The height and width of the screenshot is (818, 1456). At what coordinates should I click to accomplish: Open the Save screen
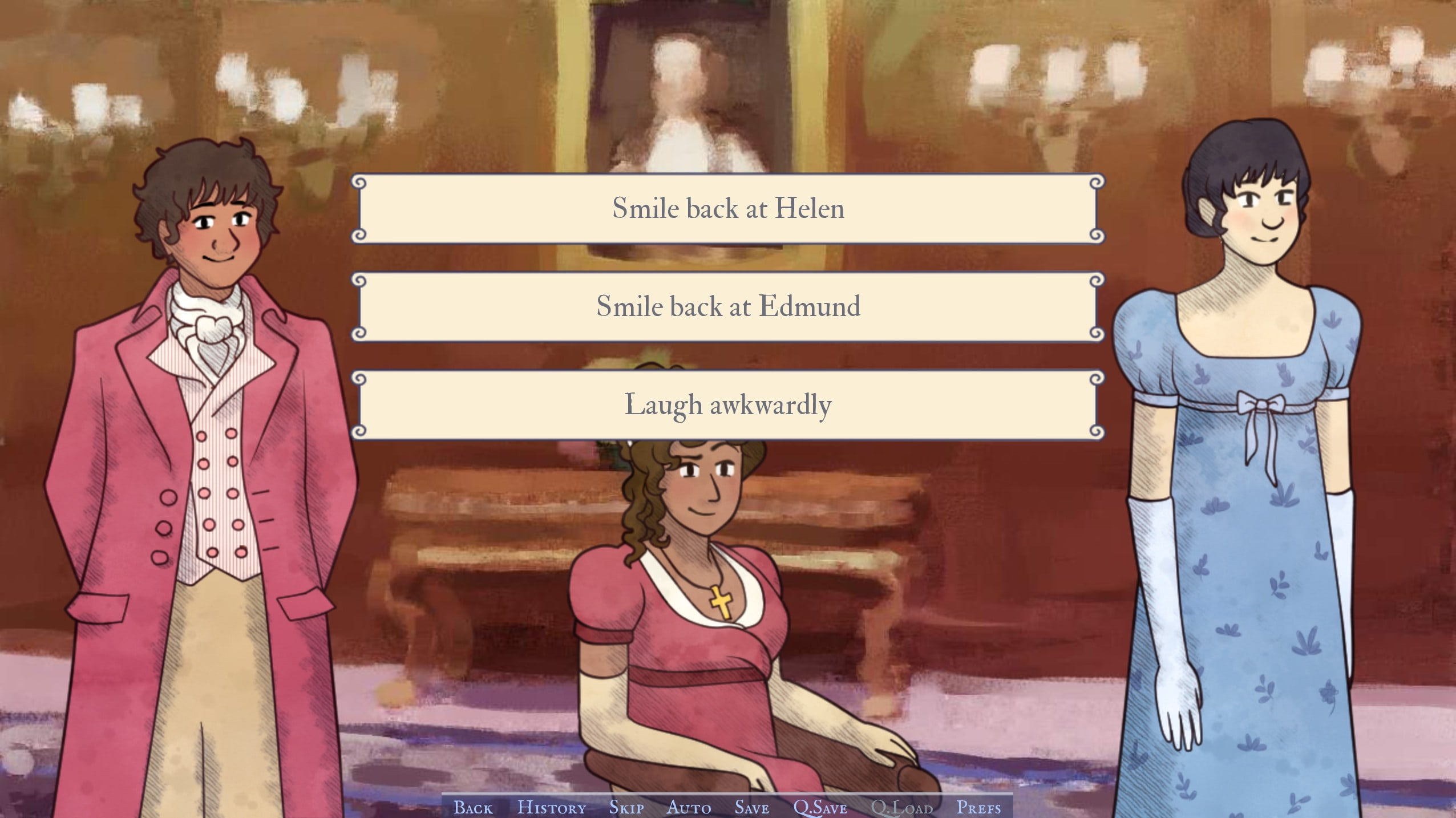751,807
